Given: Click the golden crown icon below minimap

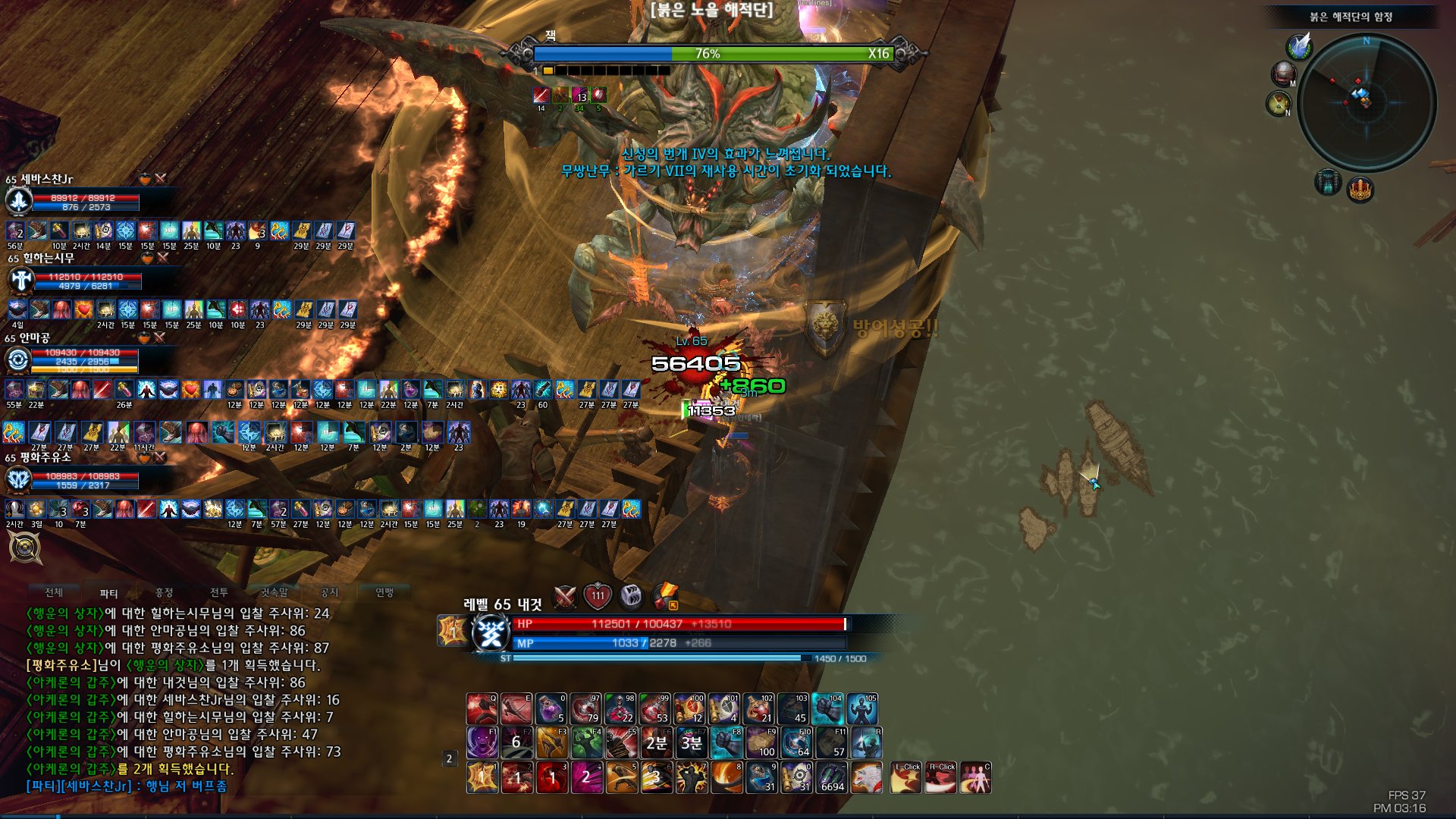Looking at the screenshot, I should 1360,190.
